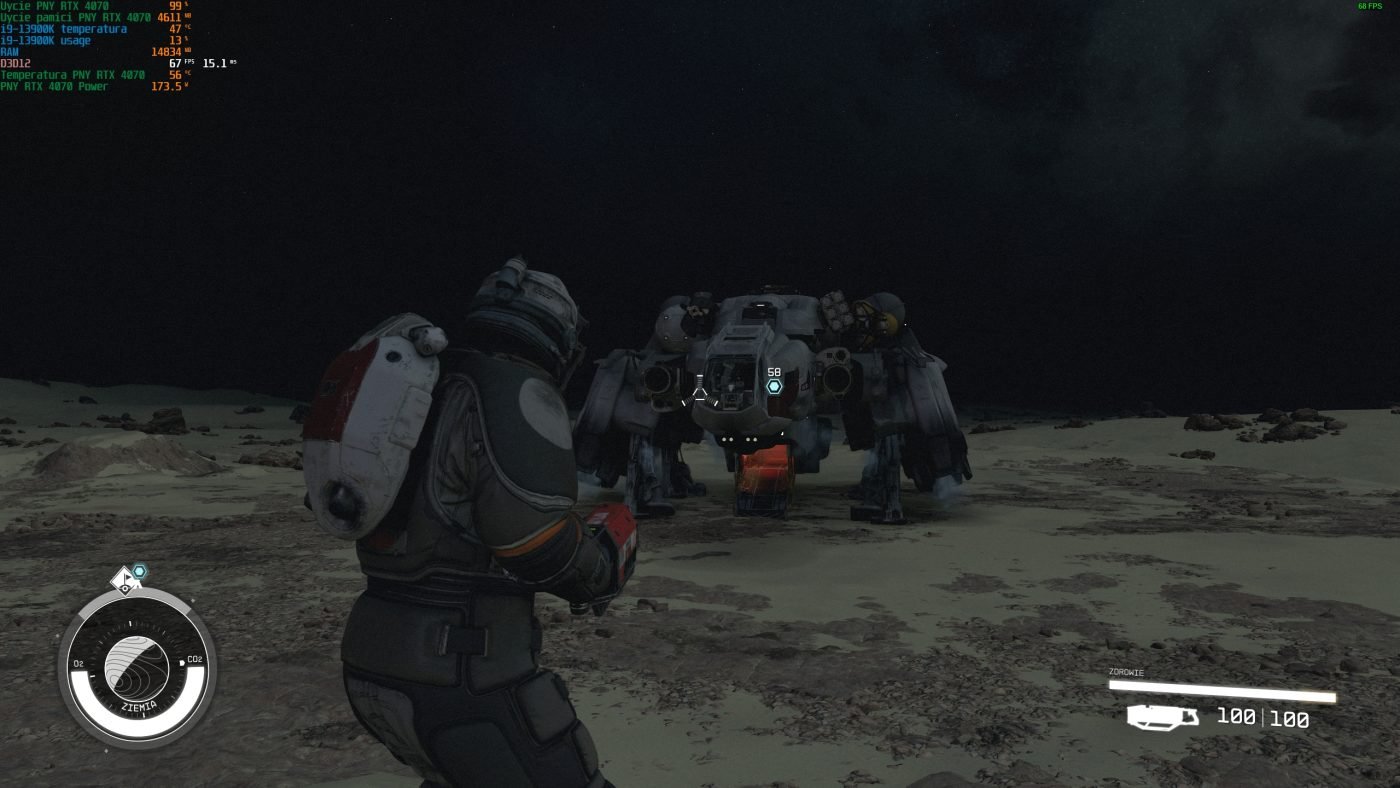Click the equipped cutter weapon icon
1400x788 pixels.
(1163, 716)
